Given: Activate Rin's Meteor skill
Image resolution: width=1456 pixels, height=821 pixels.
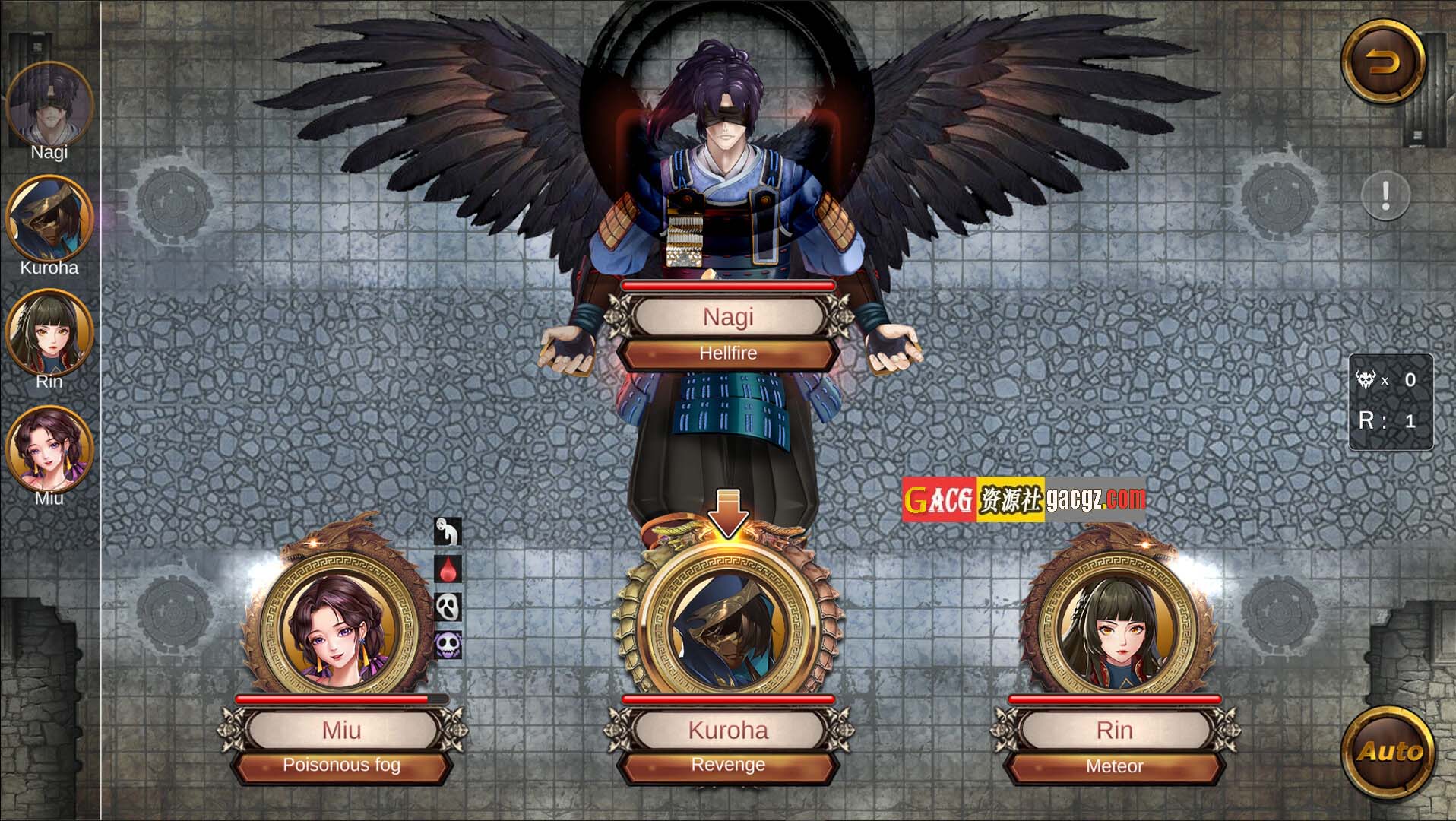Looking at the screenshot, I should tap(1114, 766).
